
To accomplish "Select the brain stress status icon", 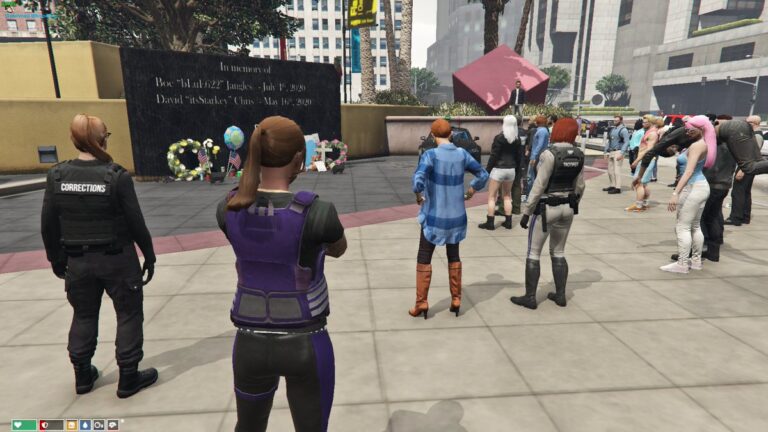I will [112, 425].
